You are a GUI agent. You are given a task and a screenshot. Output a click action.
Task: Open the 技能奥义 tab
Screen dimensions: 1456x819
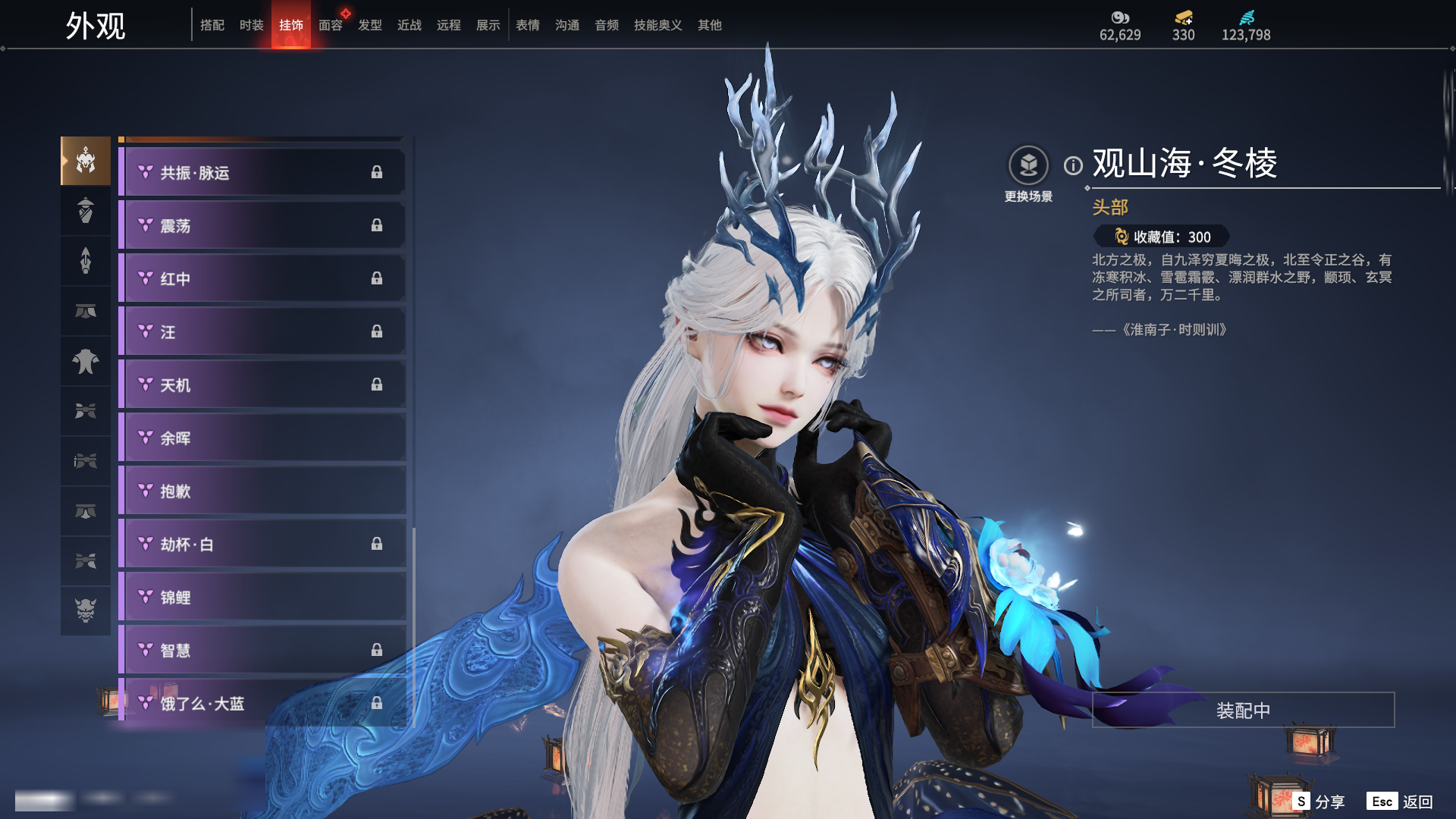coord(657,25)
